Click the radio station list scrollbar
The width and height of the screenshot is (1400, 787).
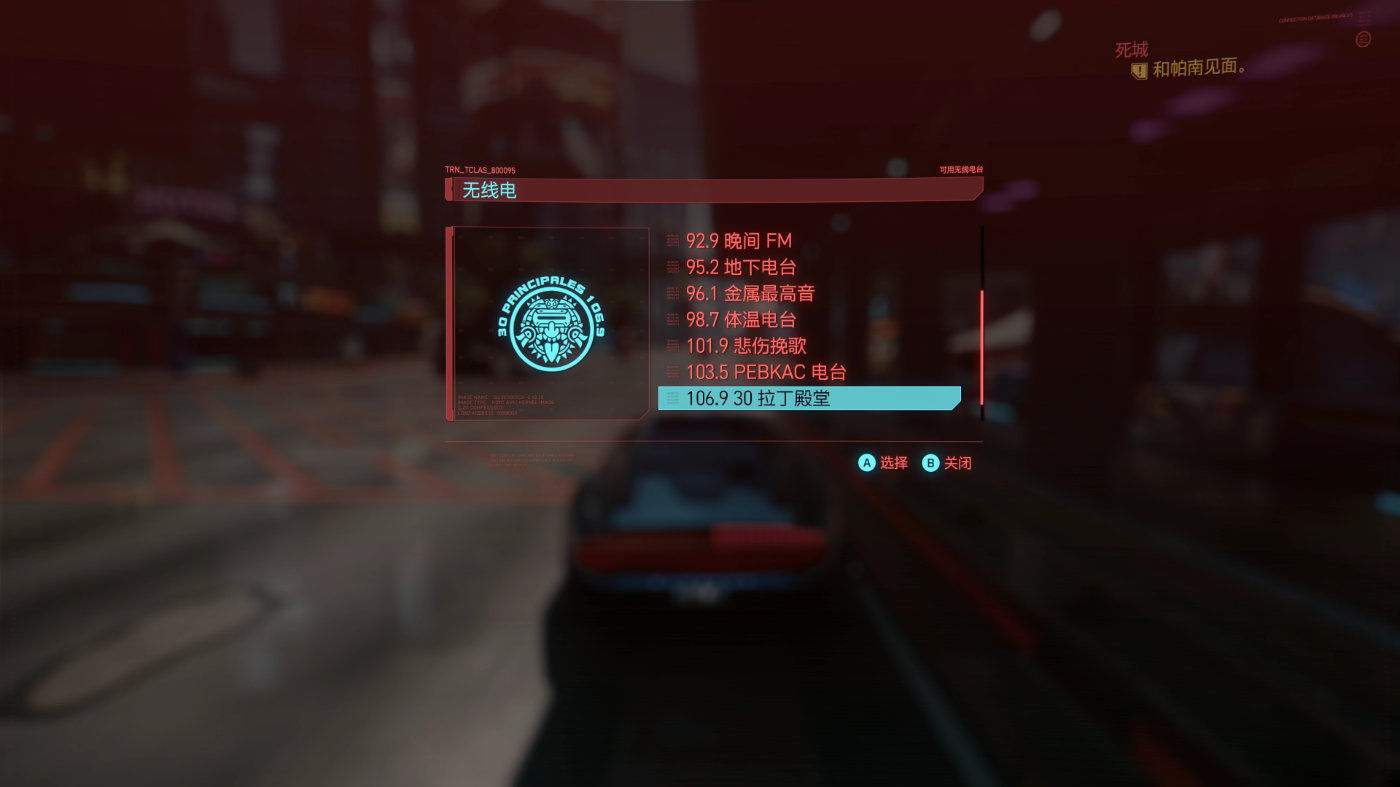click(x=982, y=346)
